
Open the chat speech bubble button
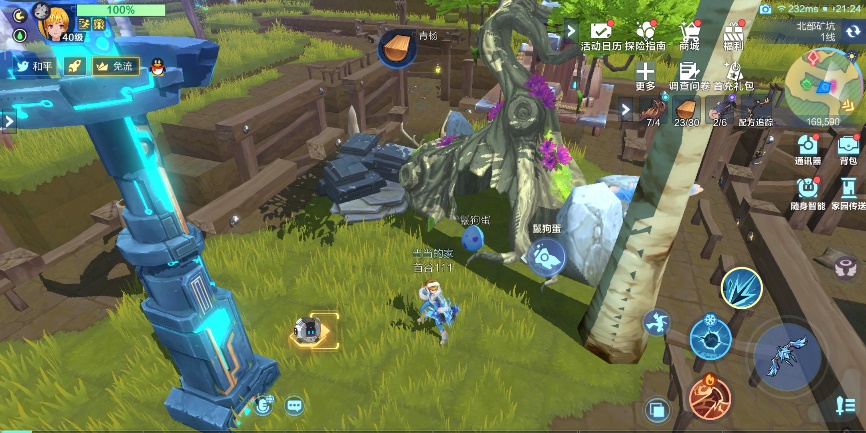(x=294, y=405)
